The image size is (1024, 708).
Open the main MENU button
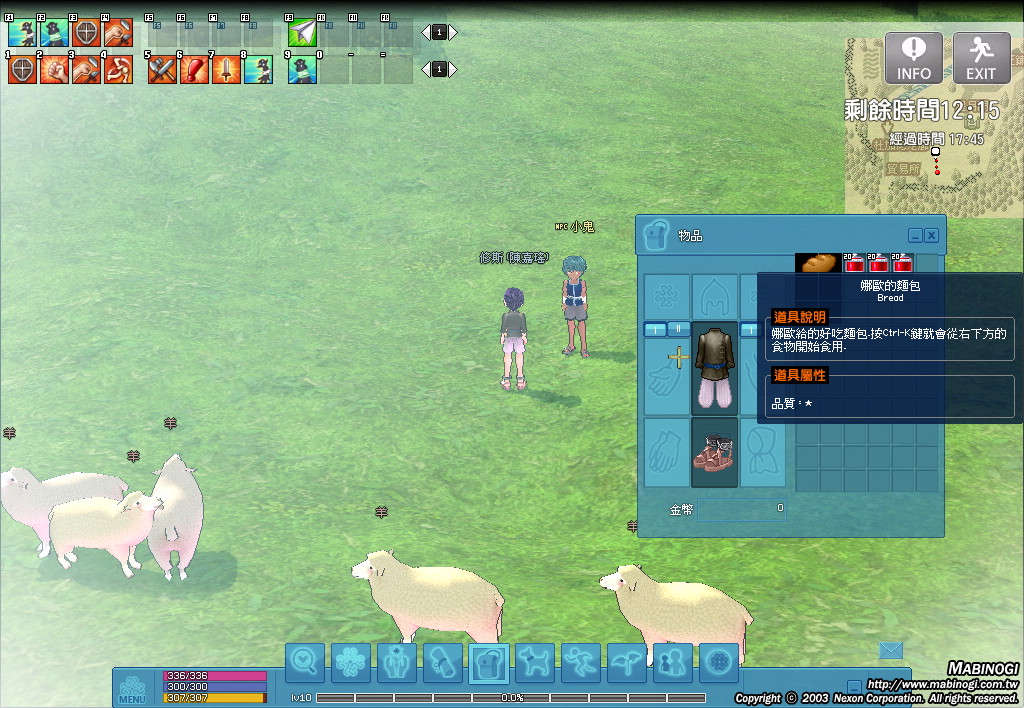coord(133,688)
